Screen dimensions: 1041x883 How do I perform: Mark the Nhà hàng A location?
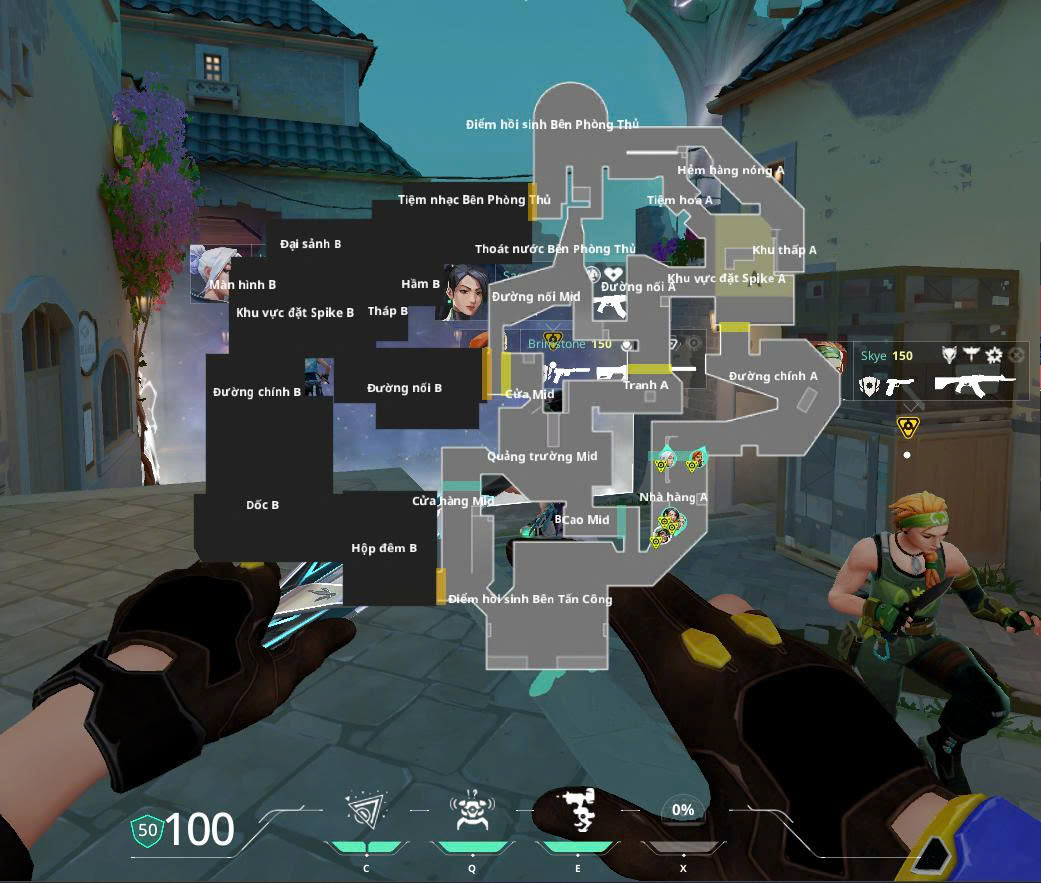point(673,497)
